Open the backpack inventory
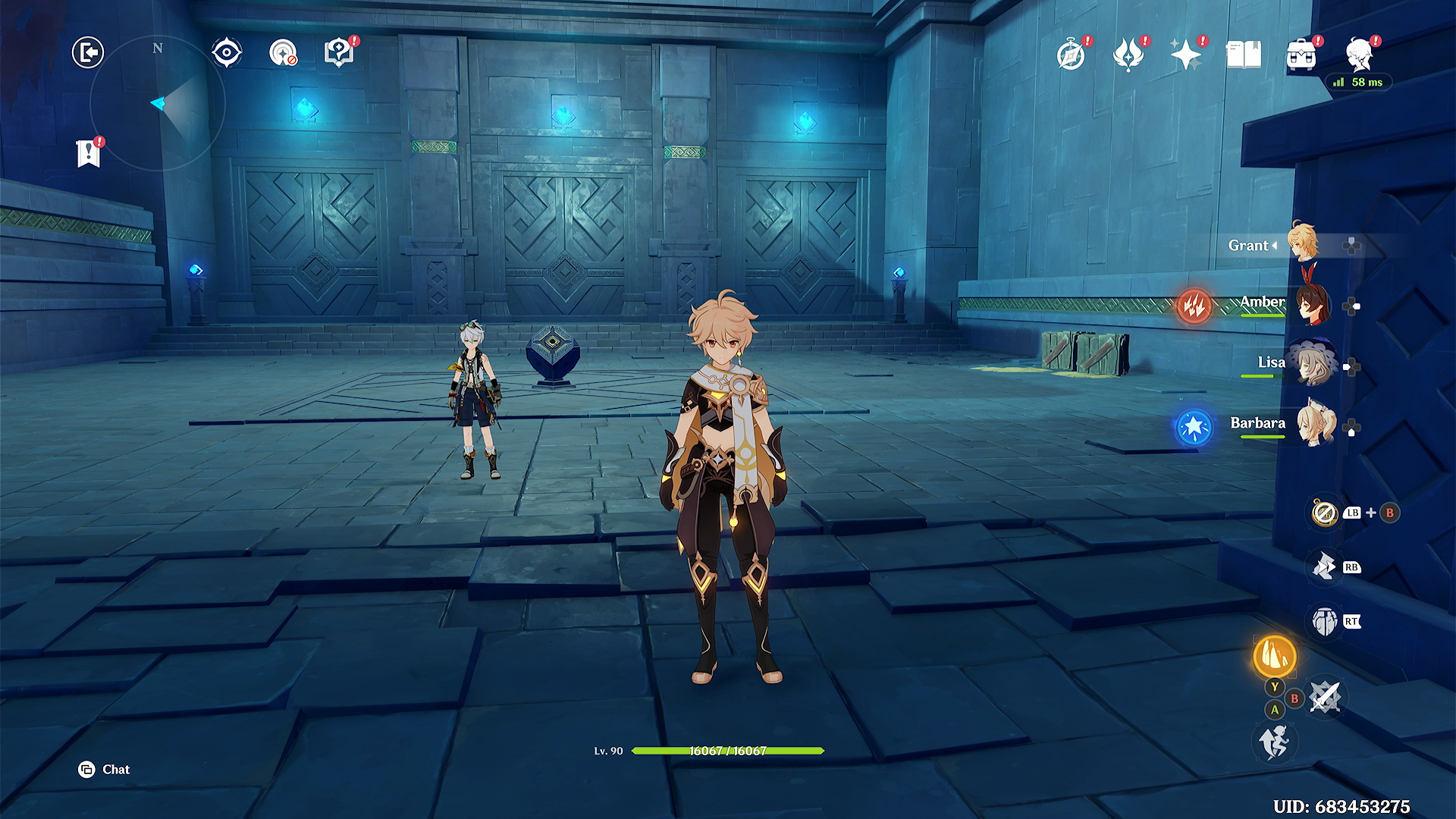The image size is (1456, 819). coord(1301,55)
